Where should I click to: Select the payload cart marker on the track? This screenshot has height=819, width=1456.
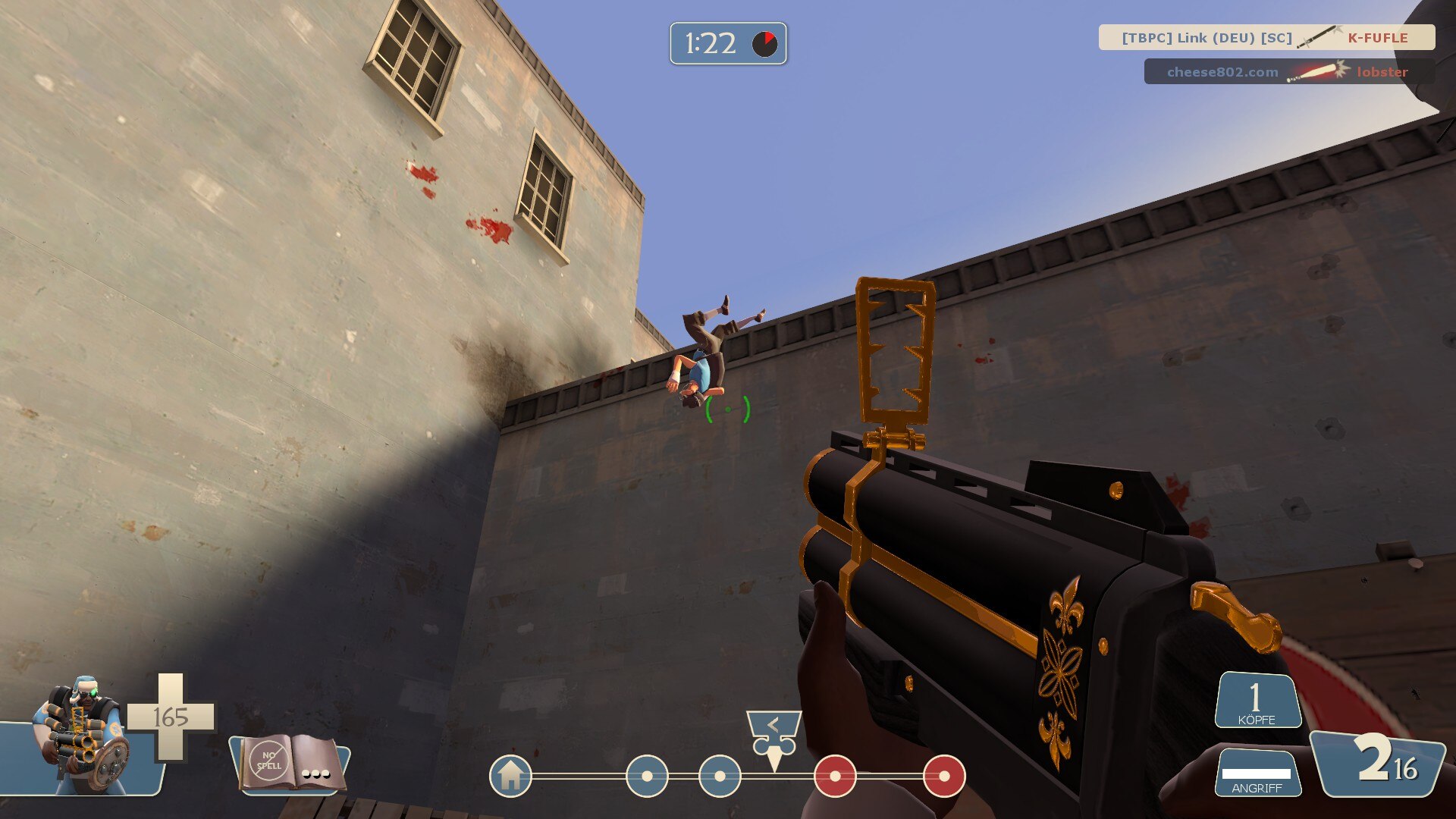[x=773, y=737]
